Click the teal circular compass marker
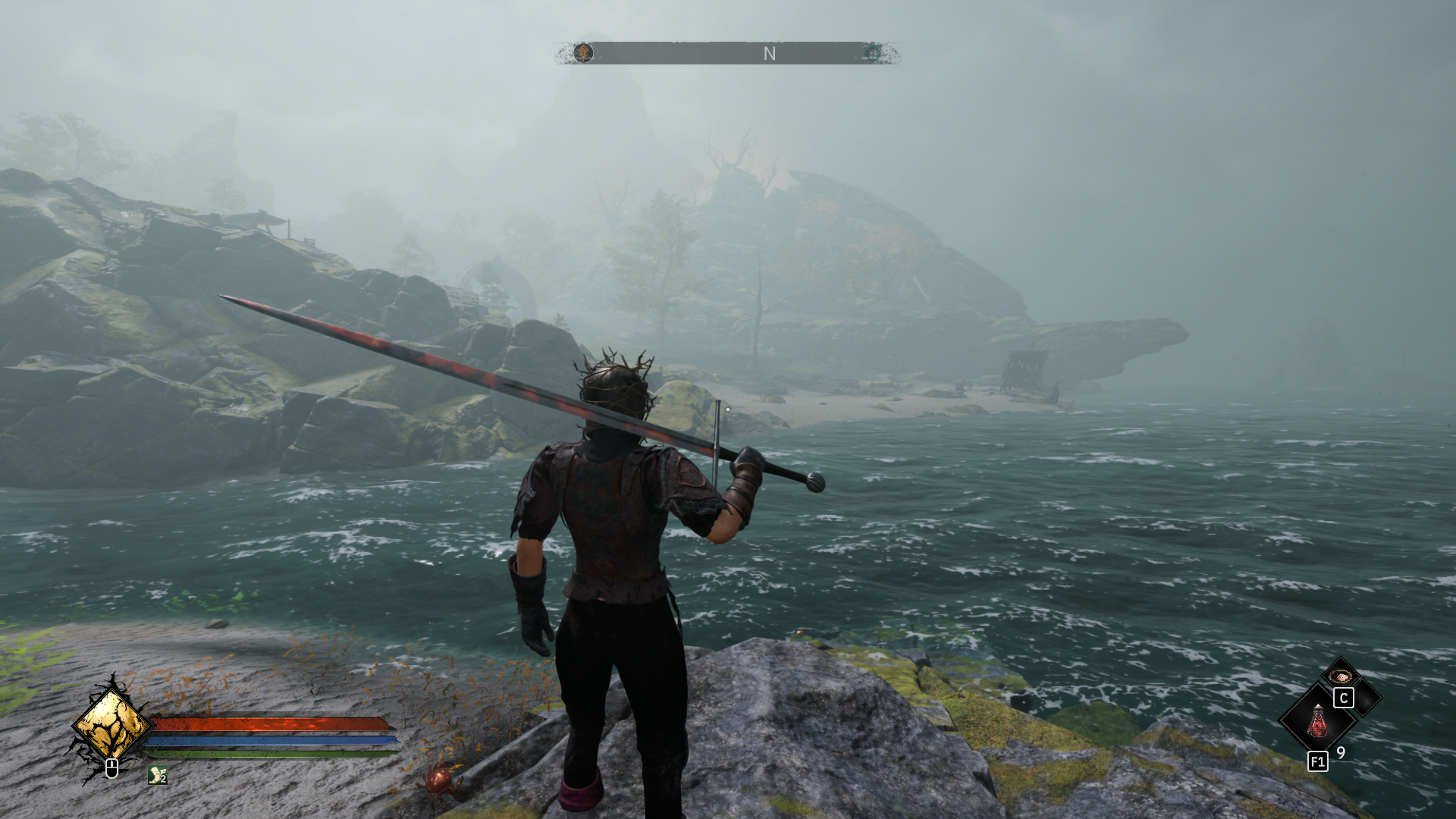 pos(873,52)
